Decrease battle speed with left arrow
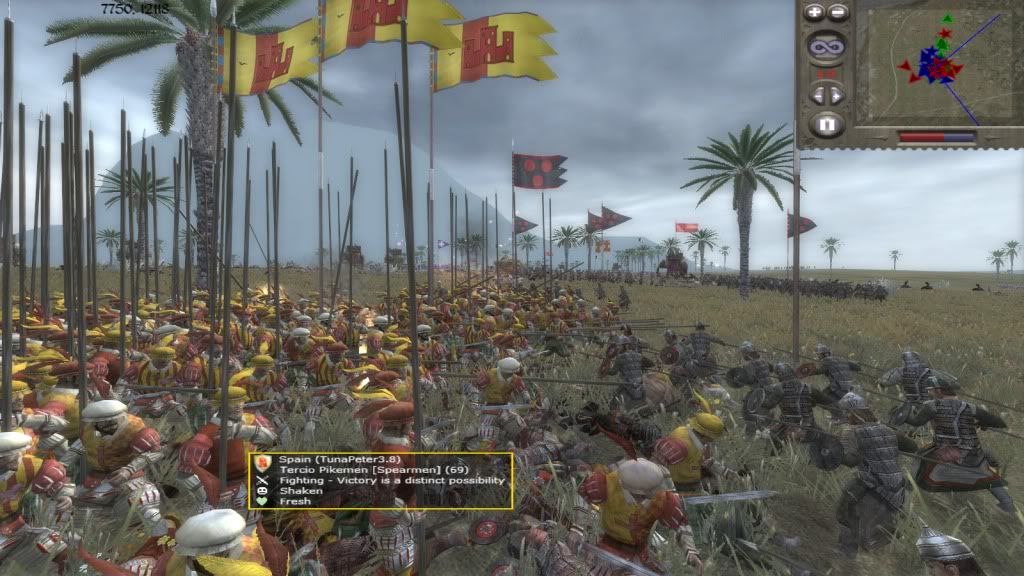The image size is (1024, 576). [818, 95]
